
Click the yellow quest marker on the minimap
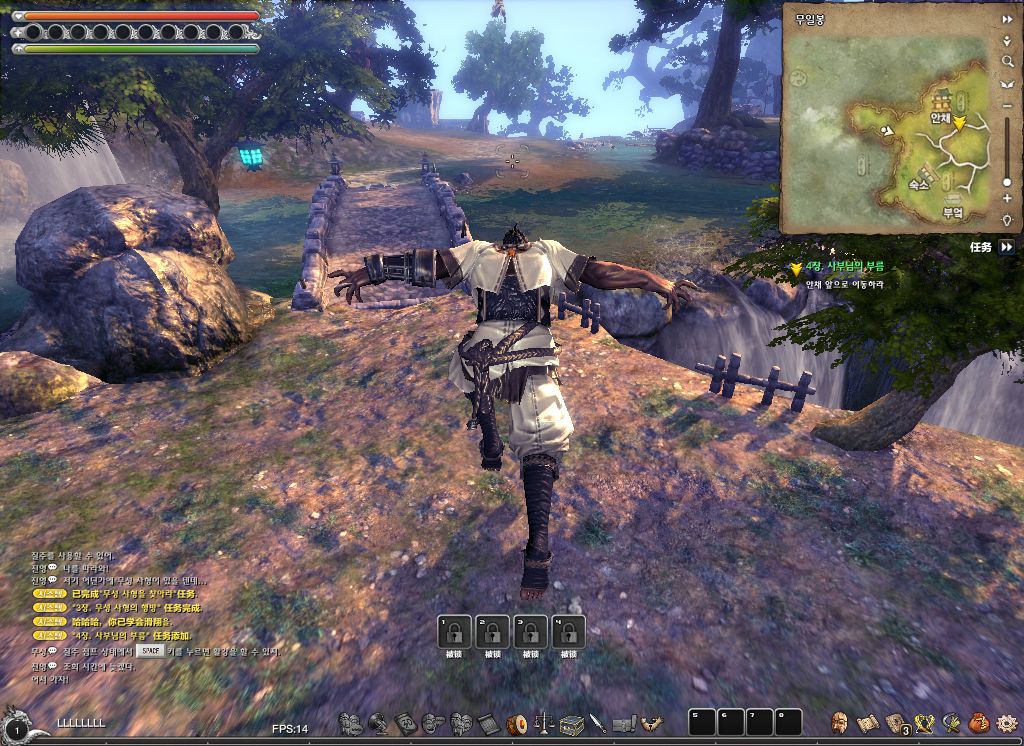point(959,124)
